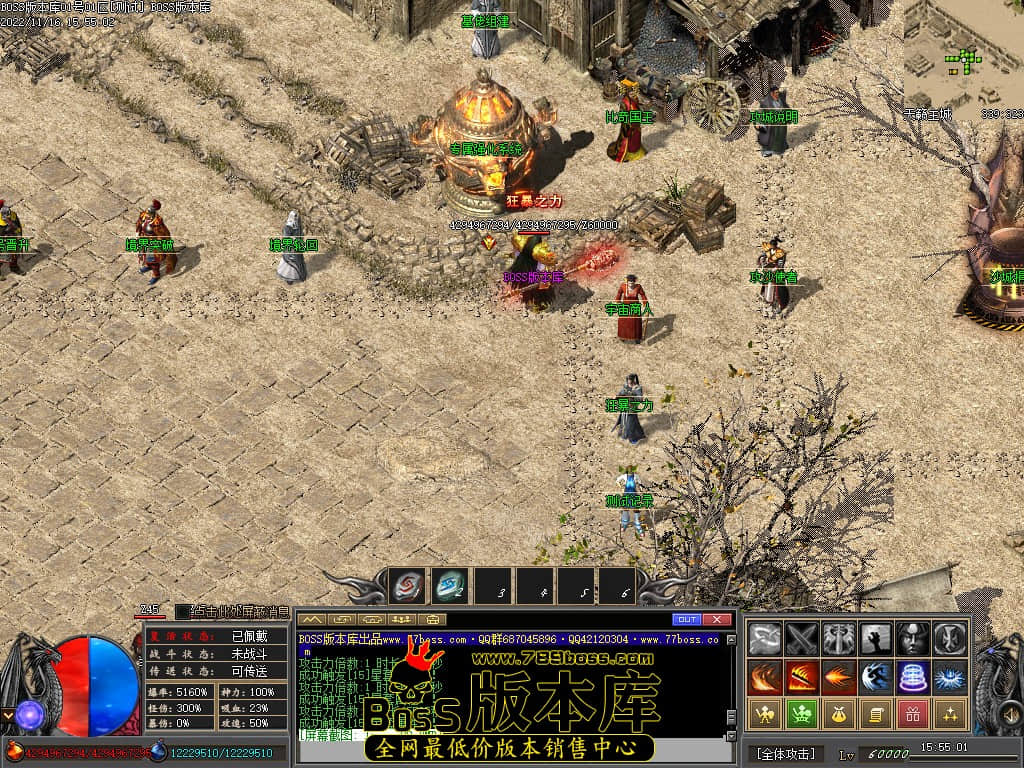Cast the flaming sword slash skill
The image size is (1024, 768).
pyautogui.click(x=802, y=676)
